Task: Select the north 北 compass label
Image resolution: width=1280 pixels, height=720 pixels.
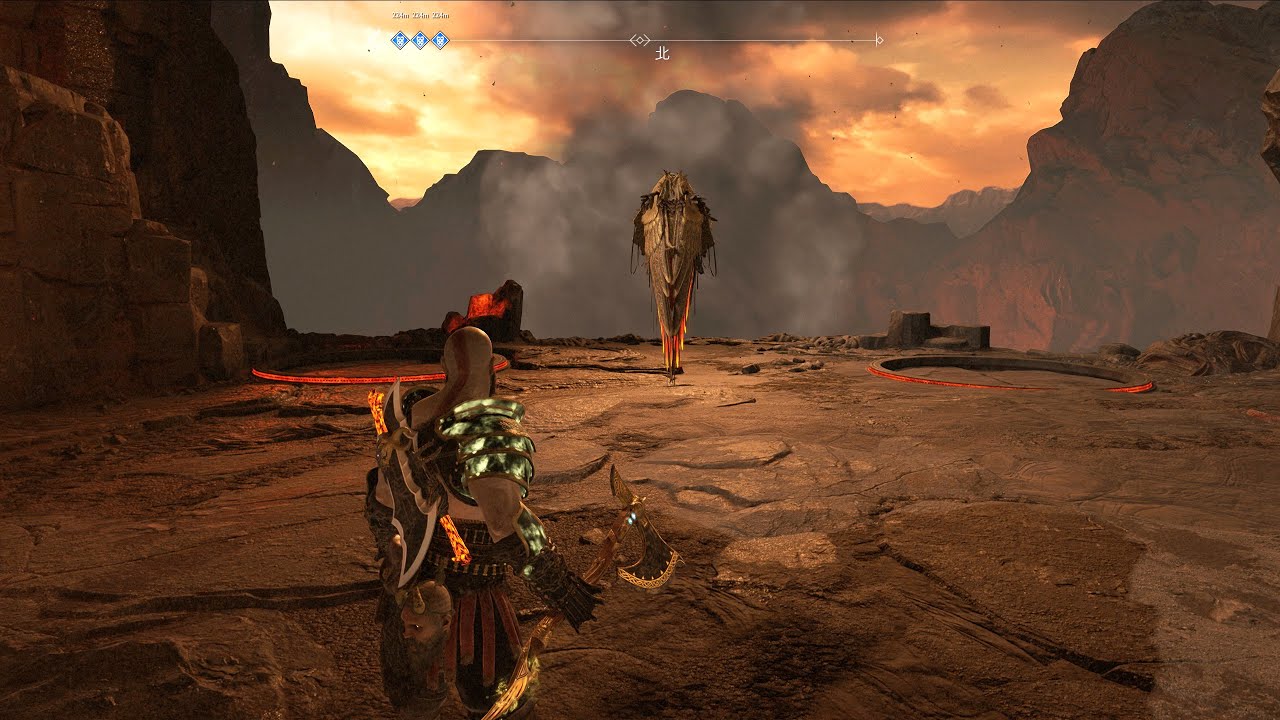Action: [661, 54]
